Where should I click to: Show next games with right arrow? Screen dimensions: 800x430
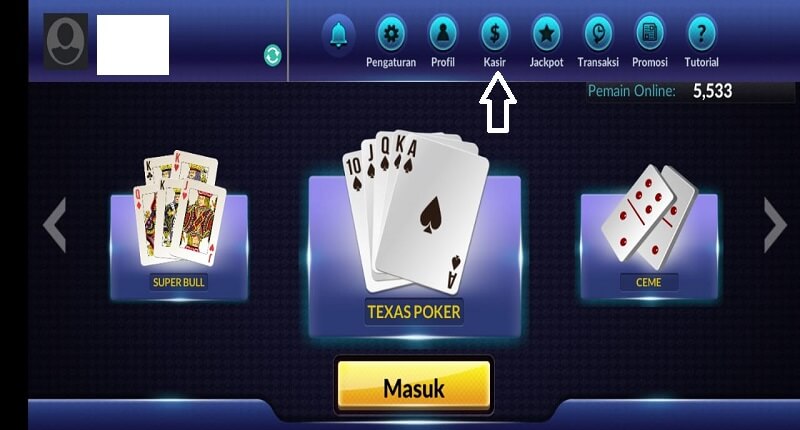[x=775, y=225]
